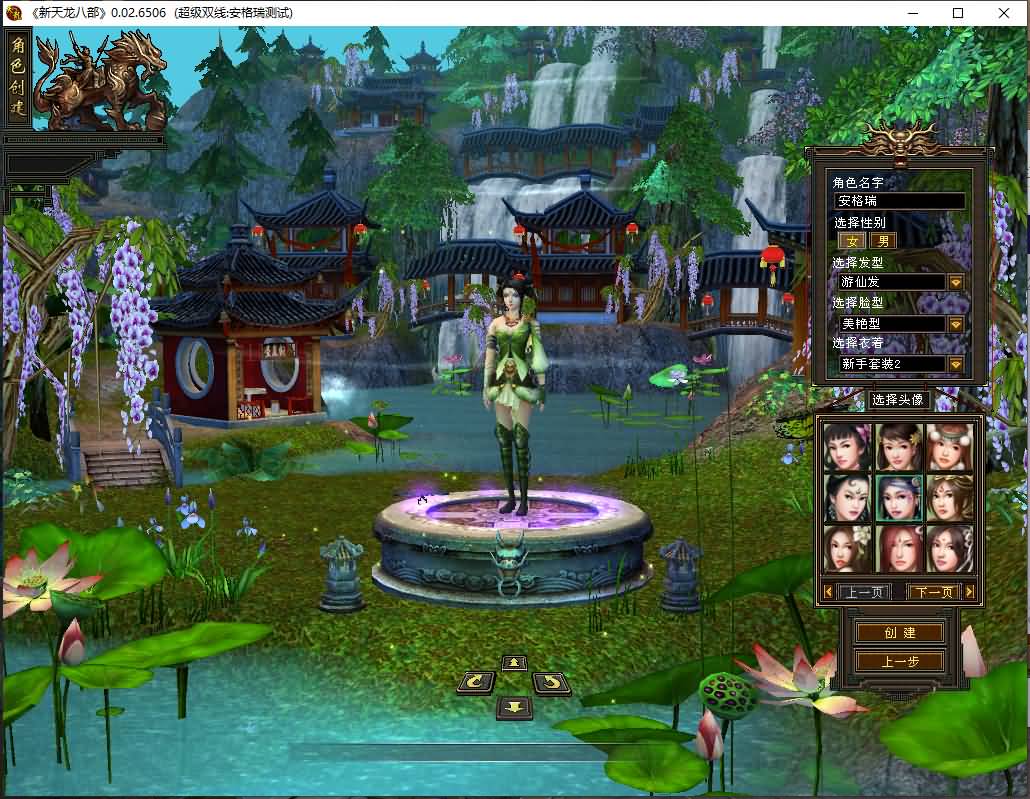Image resolution: width=1030 pixels, height=799 pixels.
Task: Select the highlighted center portrait with face markings
Action: tap(899, 497)
